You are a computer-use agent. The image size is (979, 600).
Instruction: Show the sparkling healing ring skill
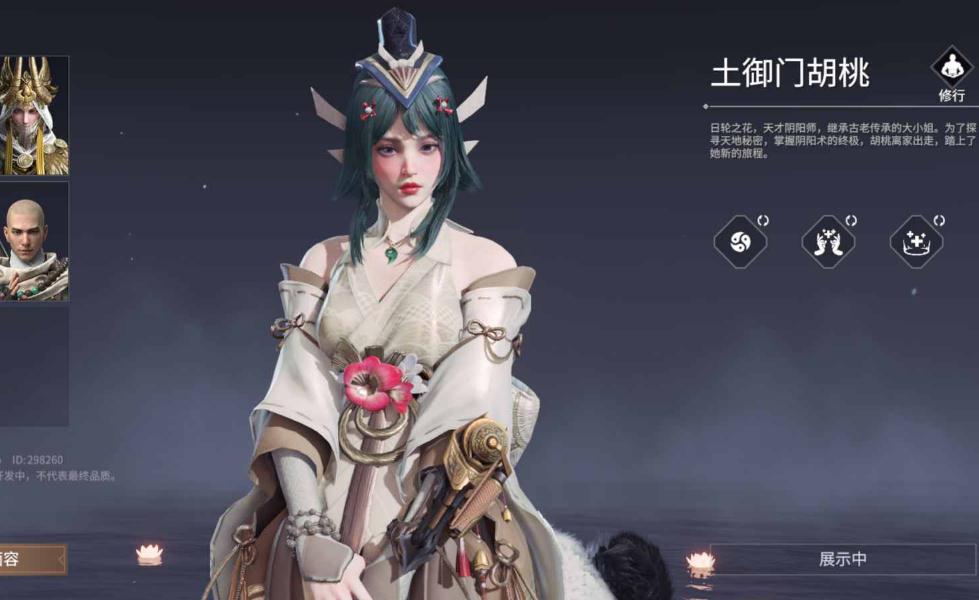pyautogui.click(x=916, y=241)
